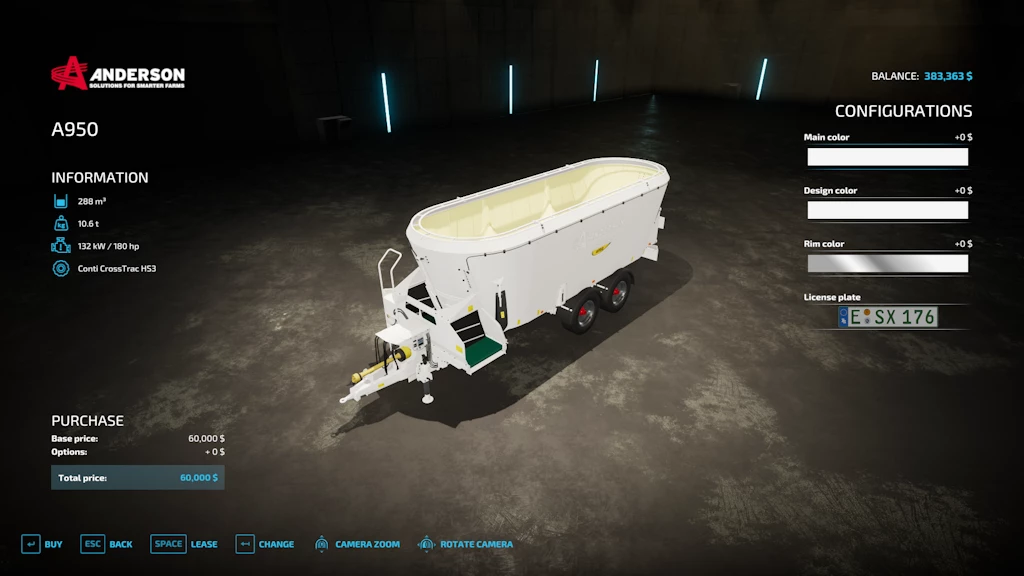Viewport: 1024px width, 576px height.
Task: Choose the Design color option
Action: (887, 210)
